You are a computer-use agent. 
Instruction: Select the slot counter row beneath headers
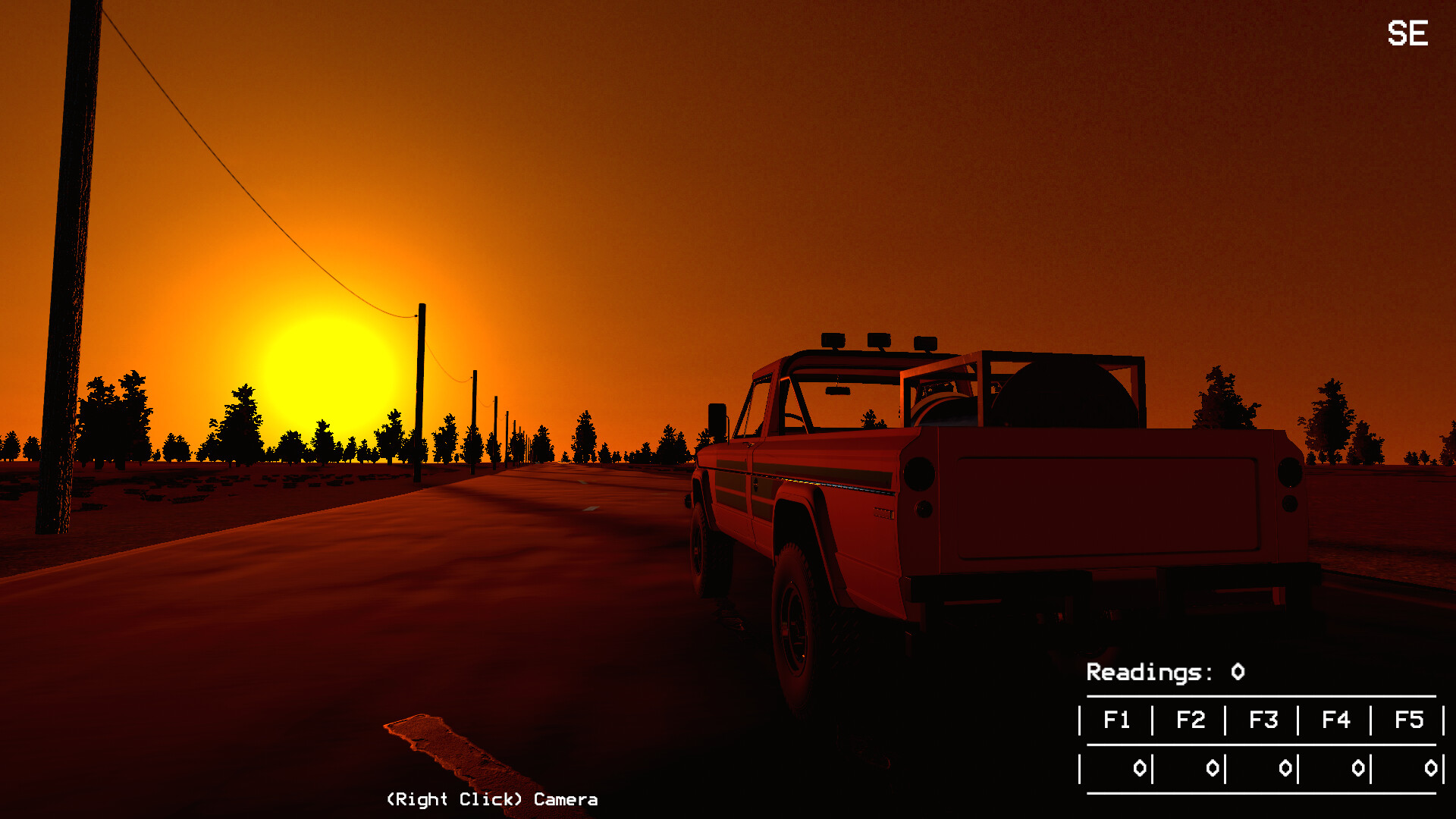pyautogui.click(x=1263, y=767)
